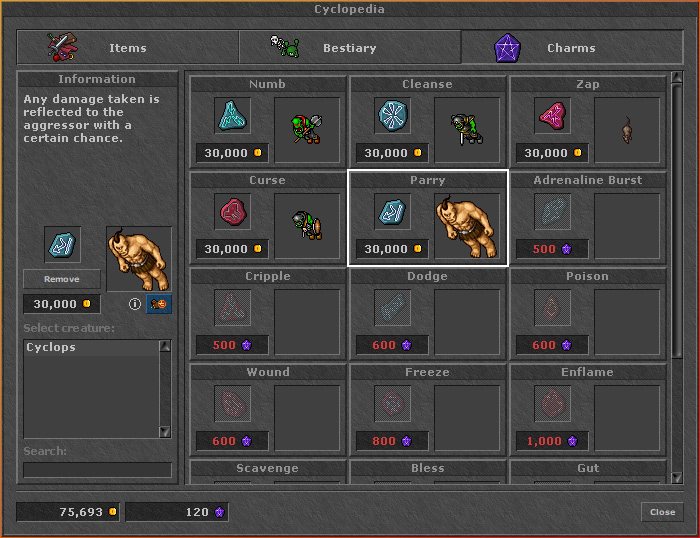The image size is (700, 538).
Task: Click the info icon beside the price
Action: tap(135, 304)
